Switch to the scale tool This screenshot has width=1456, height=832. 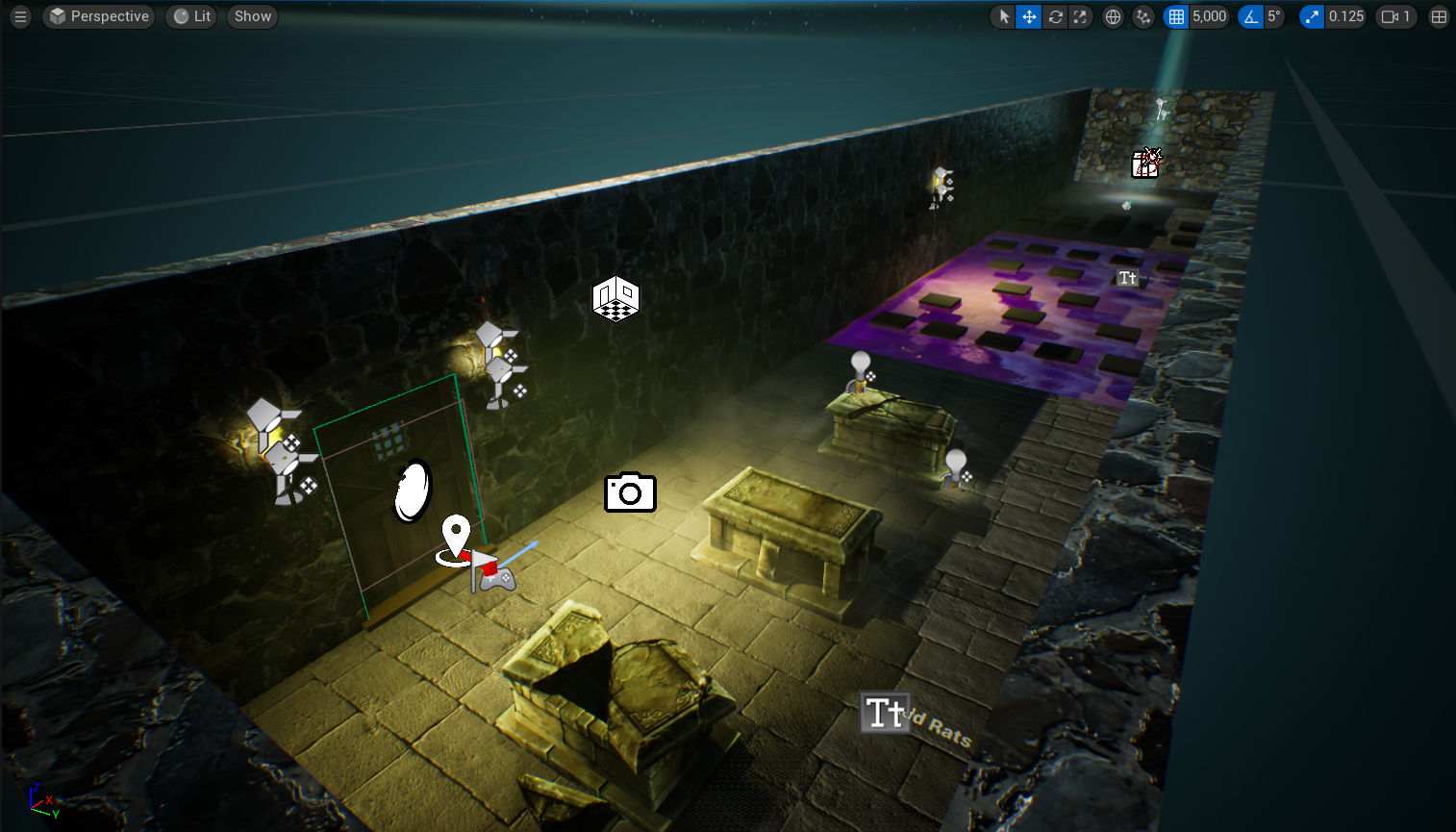(x=1080, y=16)
